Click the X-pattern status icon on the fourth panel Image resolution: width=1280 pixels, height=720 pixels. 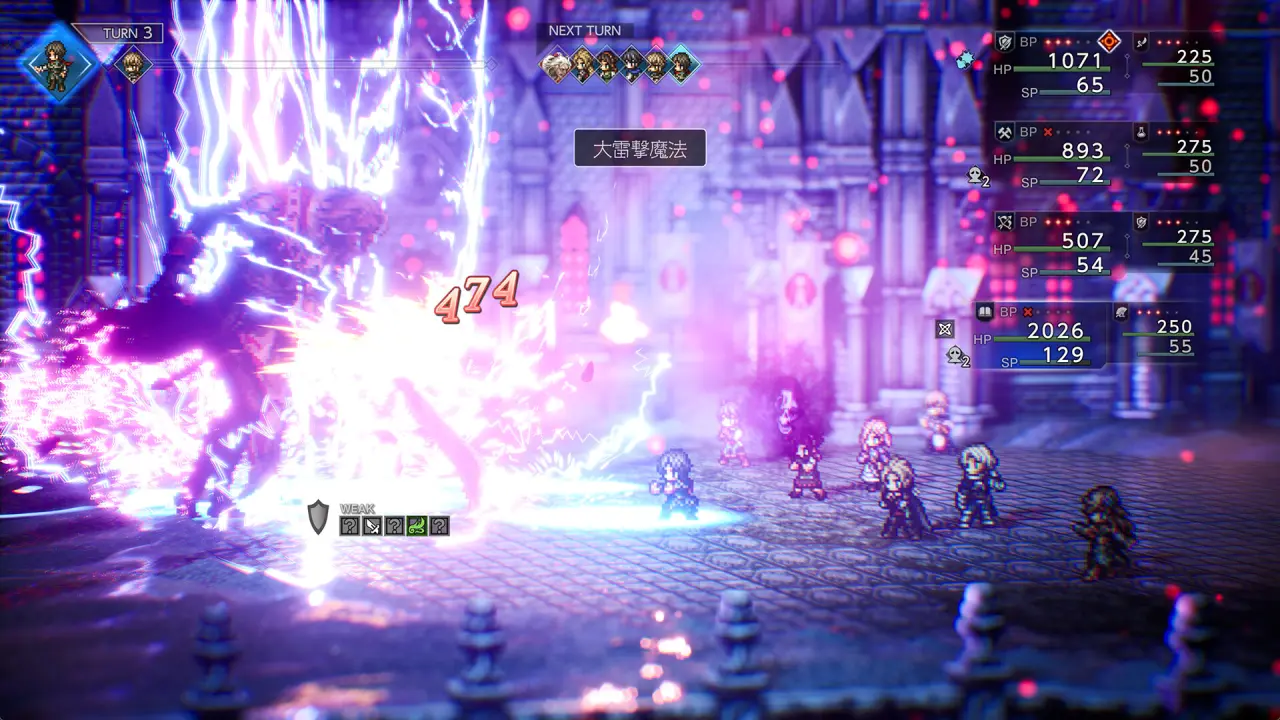point(945,331)
